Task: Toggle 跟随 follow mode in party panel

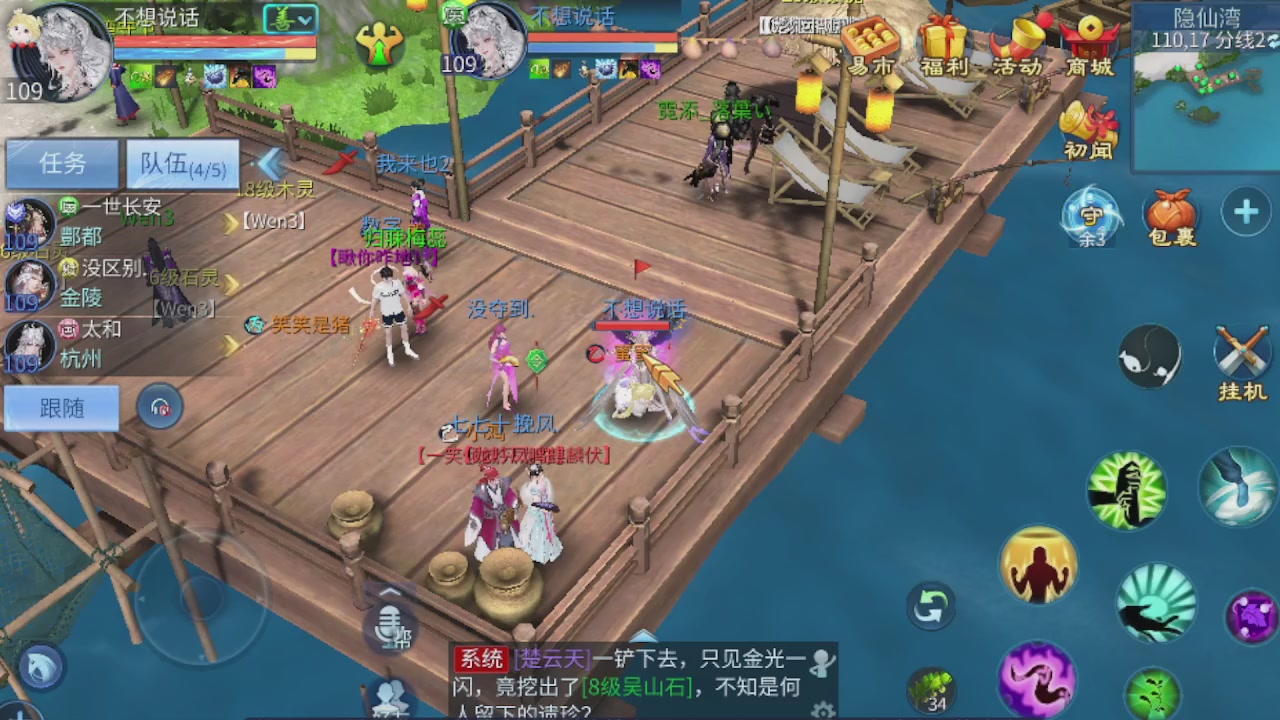Action: [x=62, y=408]
